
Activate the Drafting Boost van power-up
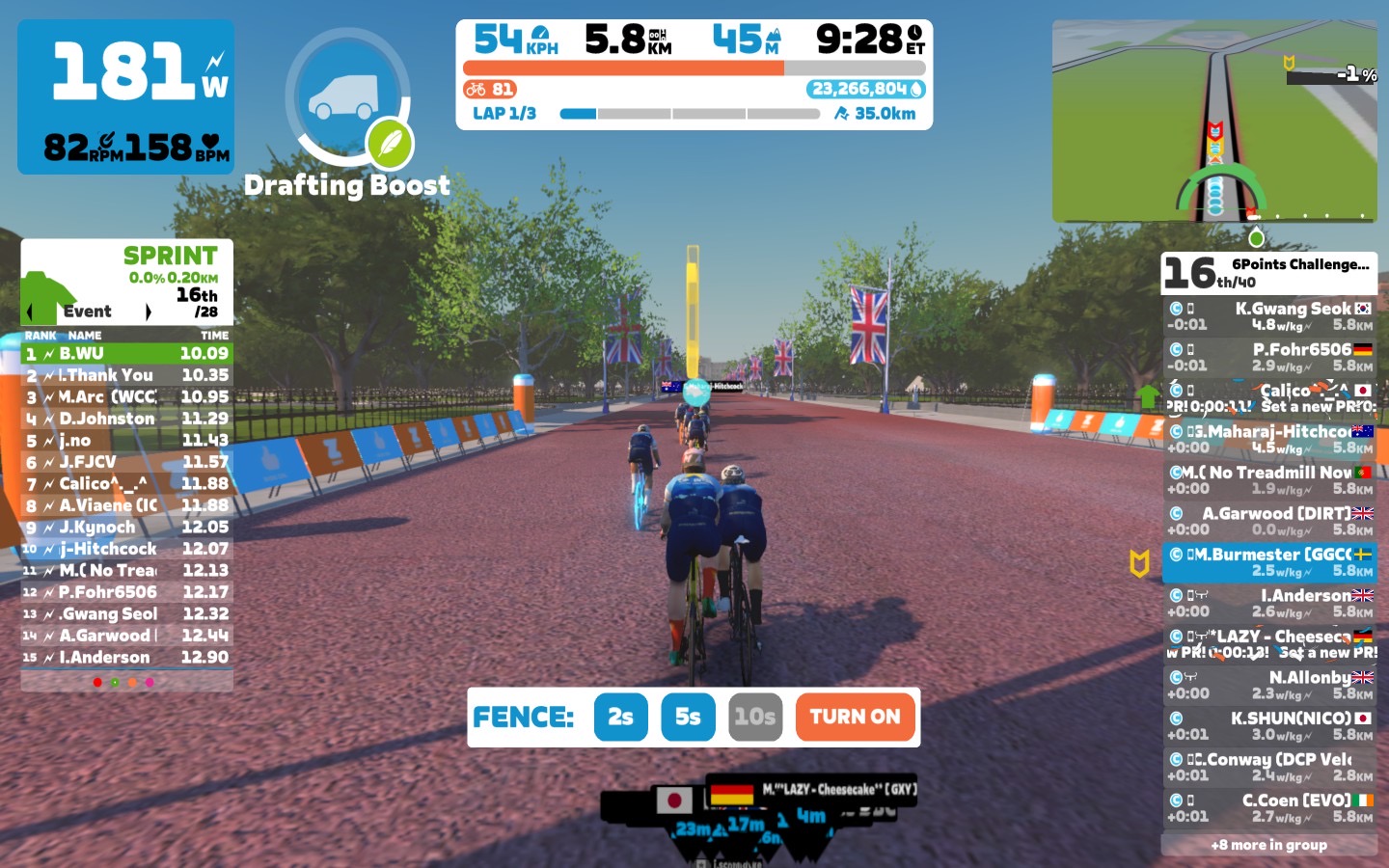click(x=346, y=96)
